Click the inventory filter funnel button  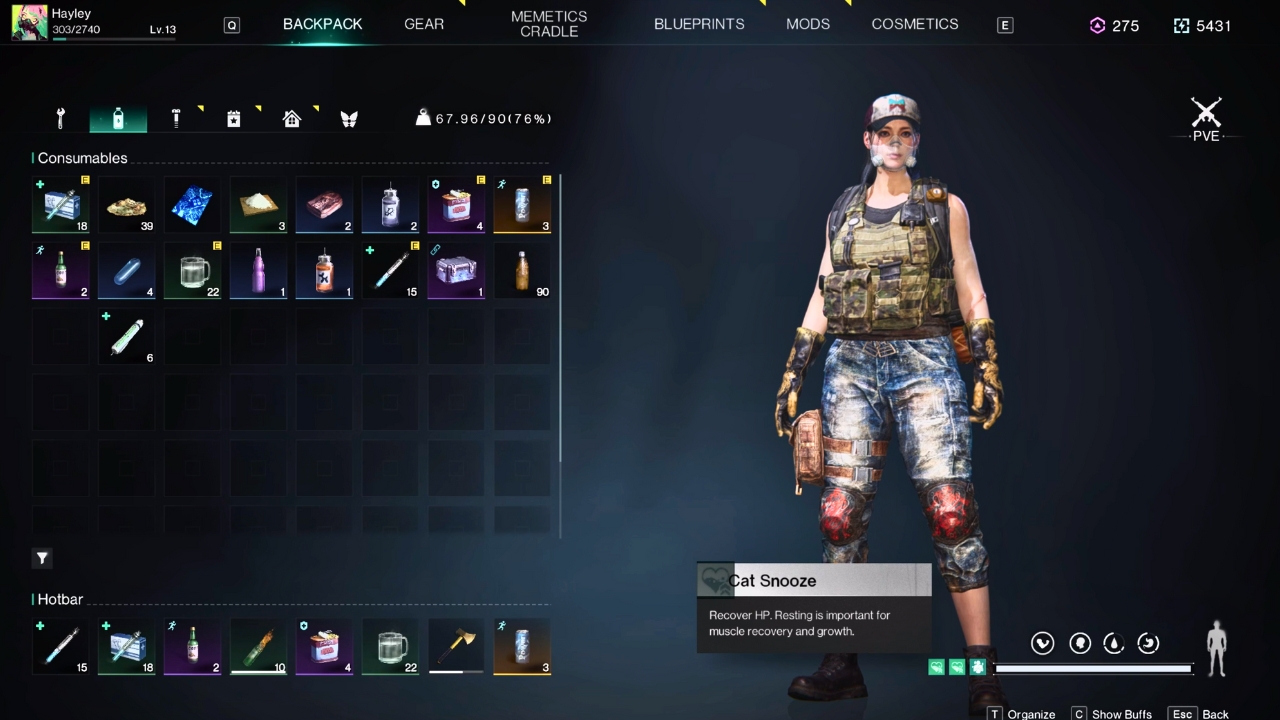(42, 558)
